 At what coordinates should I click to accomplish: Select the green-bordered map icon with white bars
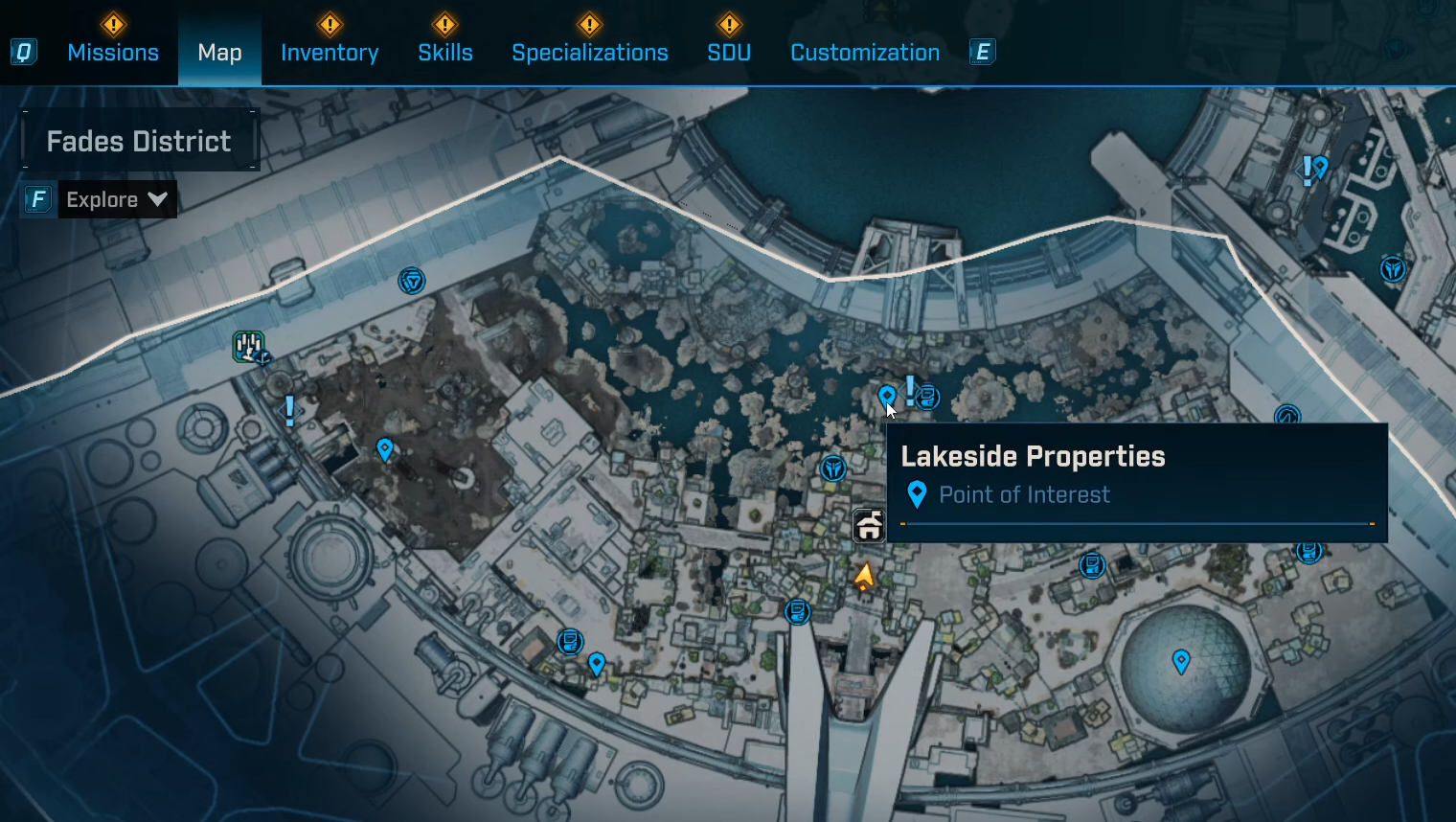pos(249,346)
